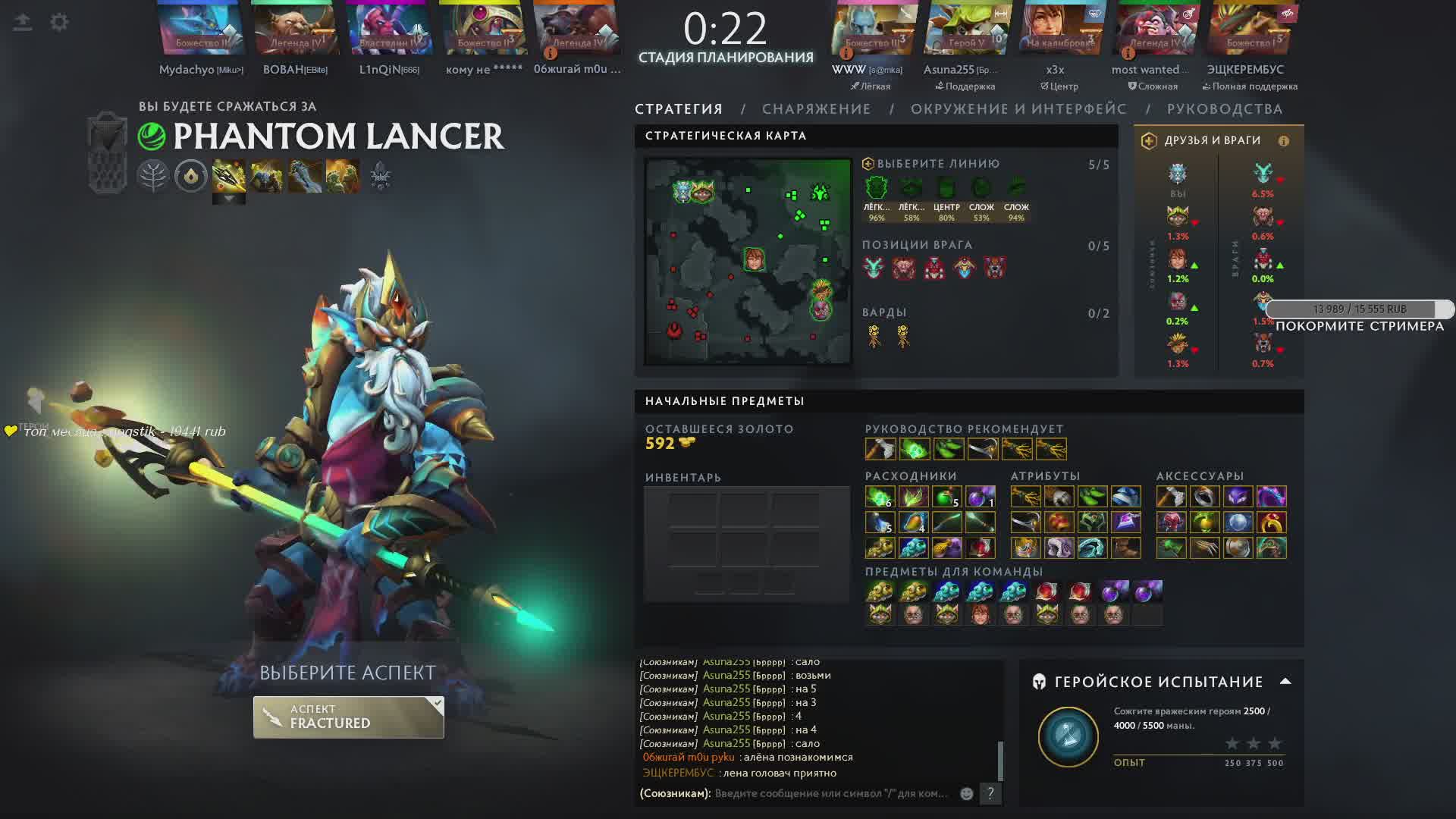Open the Руководства tab

[1224, 109]
